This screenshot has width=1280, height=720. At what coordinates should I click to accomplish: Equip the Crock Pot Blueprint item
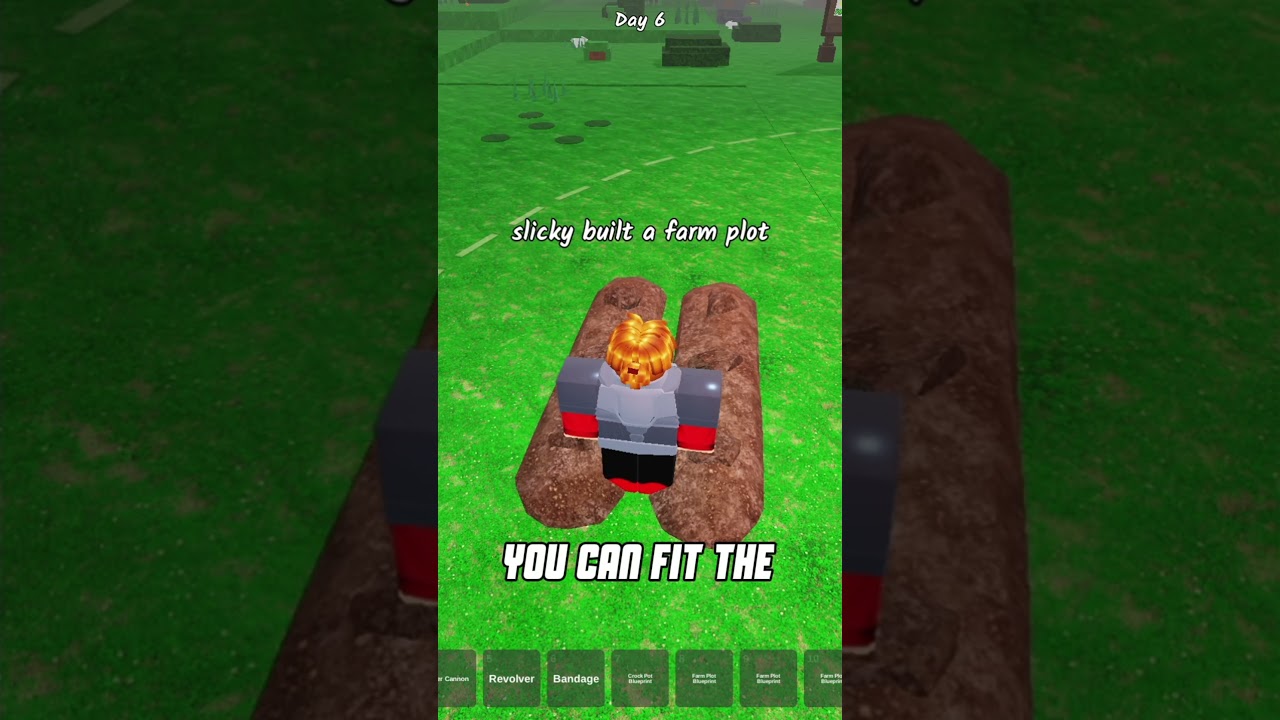coord(640,678)
